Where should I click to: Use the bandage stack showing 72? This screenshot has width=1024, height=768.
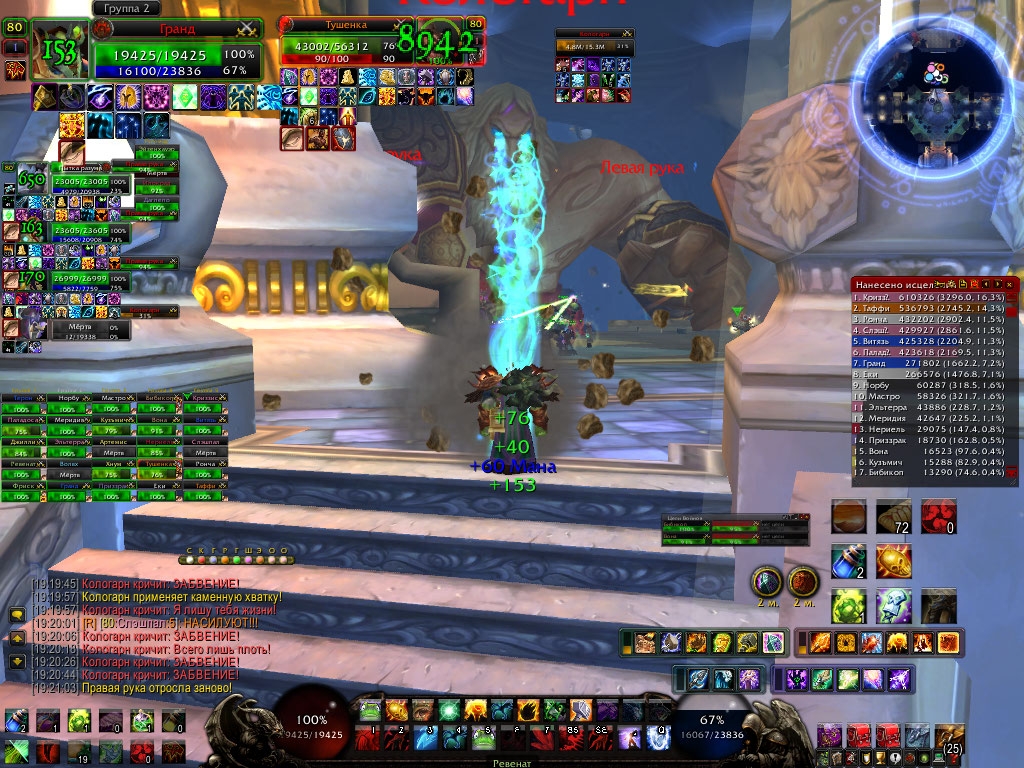pyautogui.click(x=893, y=517)
